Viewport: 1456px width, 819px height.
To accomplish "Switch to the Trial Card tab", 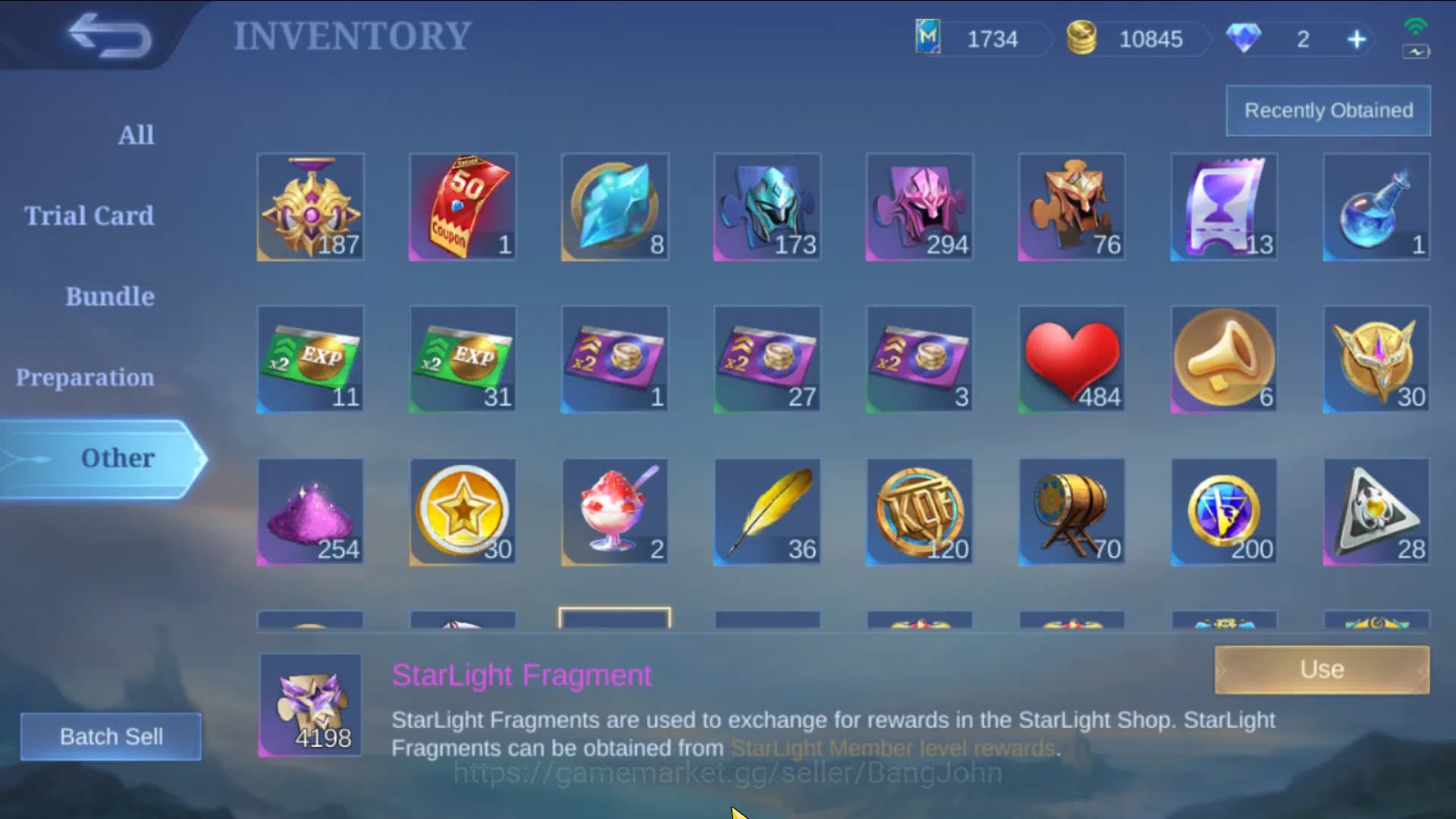I will pyautogui.click(x=89, y=215).
